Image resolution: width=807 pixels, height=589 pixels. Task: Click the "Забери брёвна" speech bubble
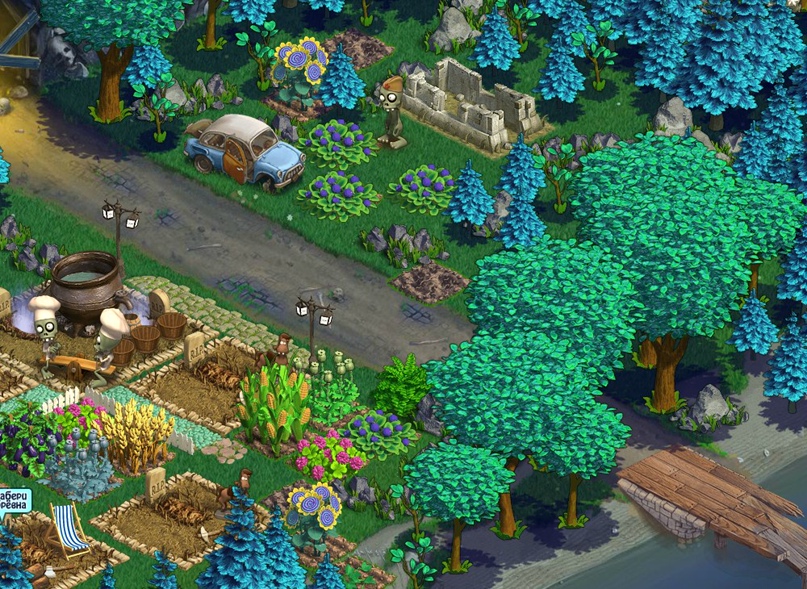14,499
